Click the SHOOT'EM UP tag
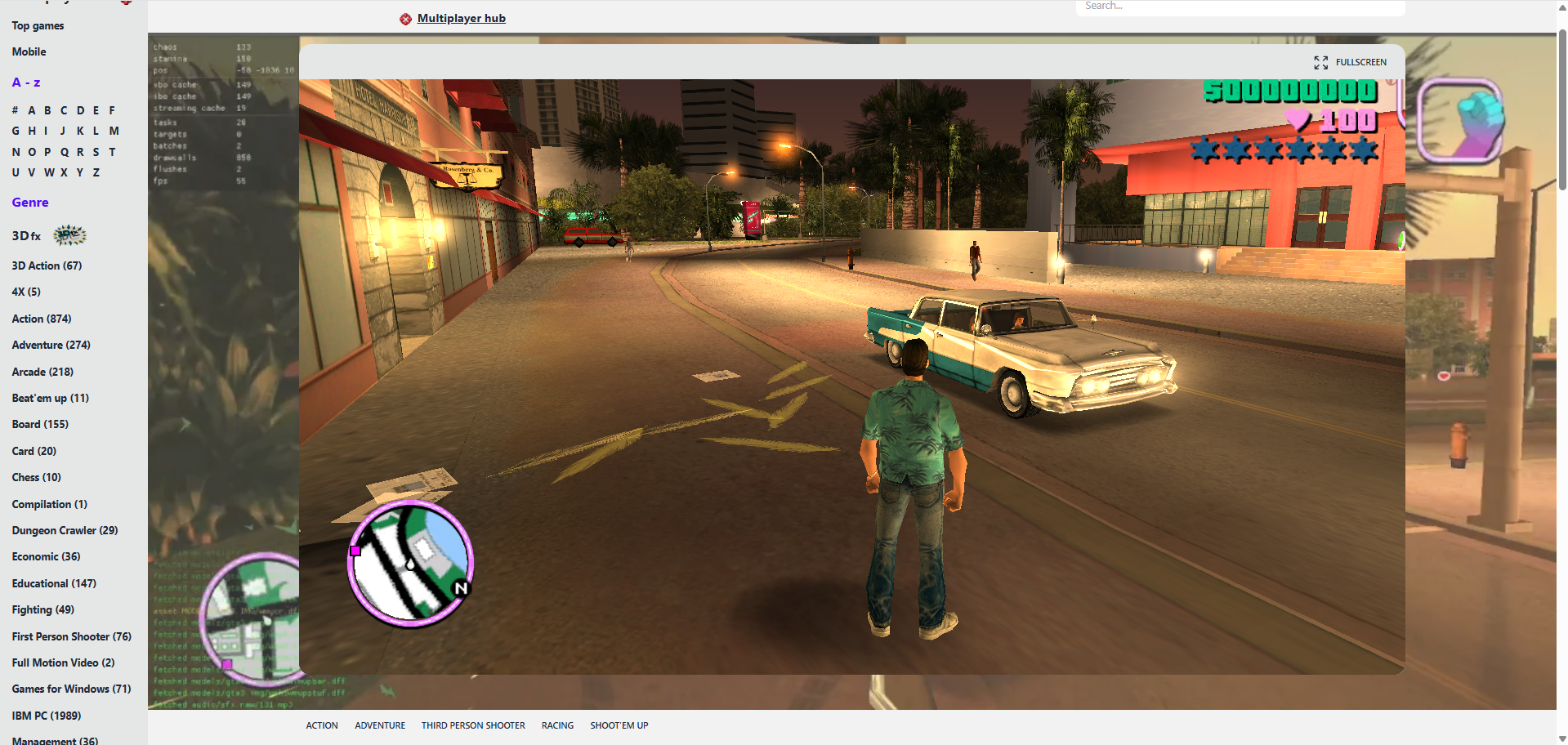 [619, 725]
